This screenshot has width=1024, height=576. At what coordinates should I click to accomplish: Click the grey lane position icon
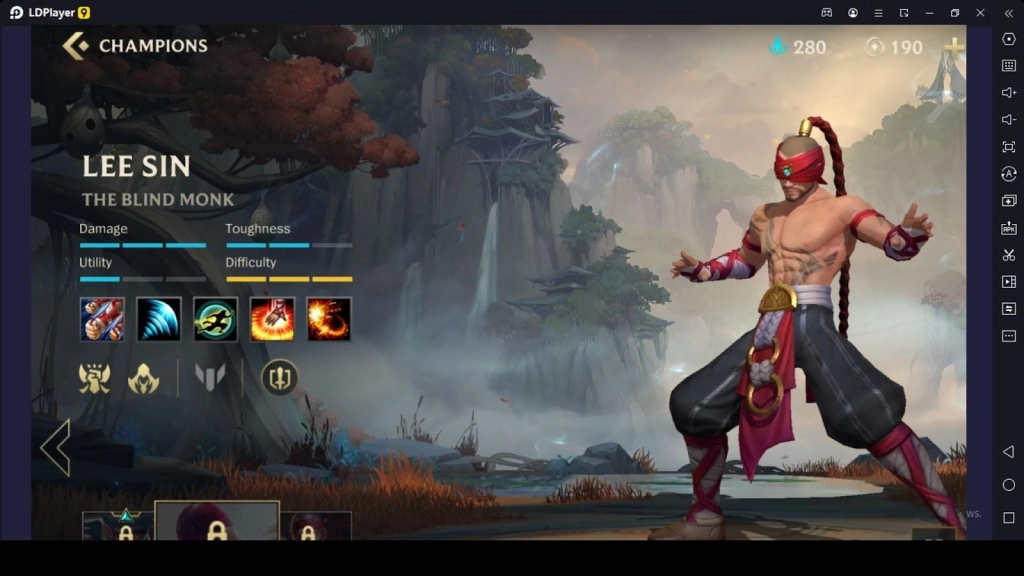point(210,378)
